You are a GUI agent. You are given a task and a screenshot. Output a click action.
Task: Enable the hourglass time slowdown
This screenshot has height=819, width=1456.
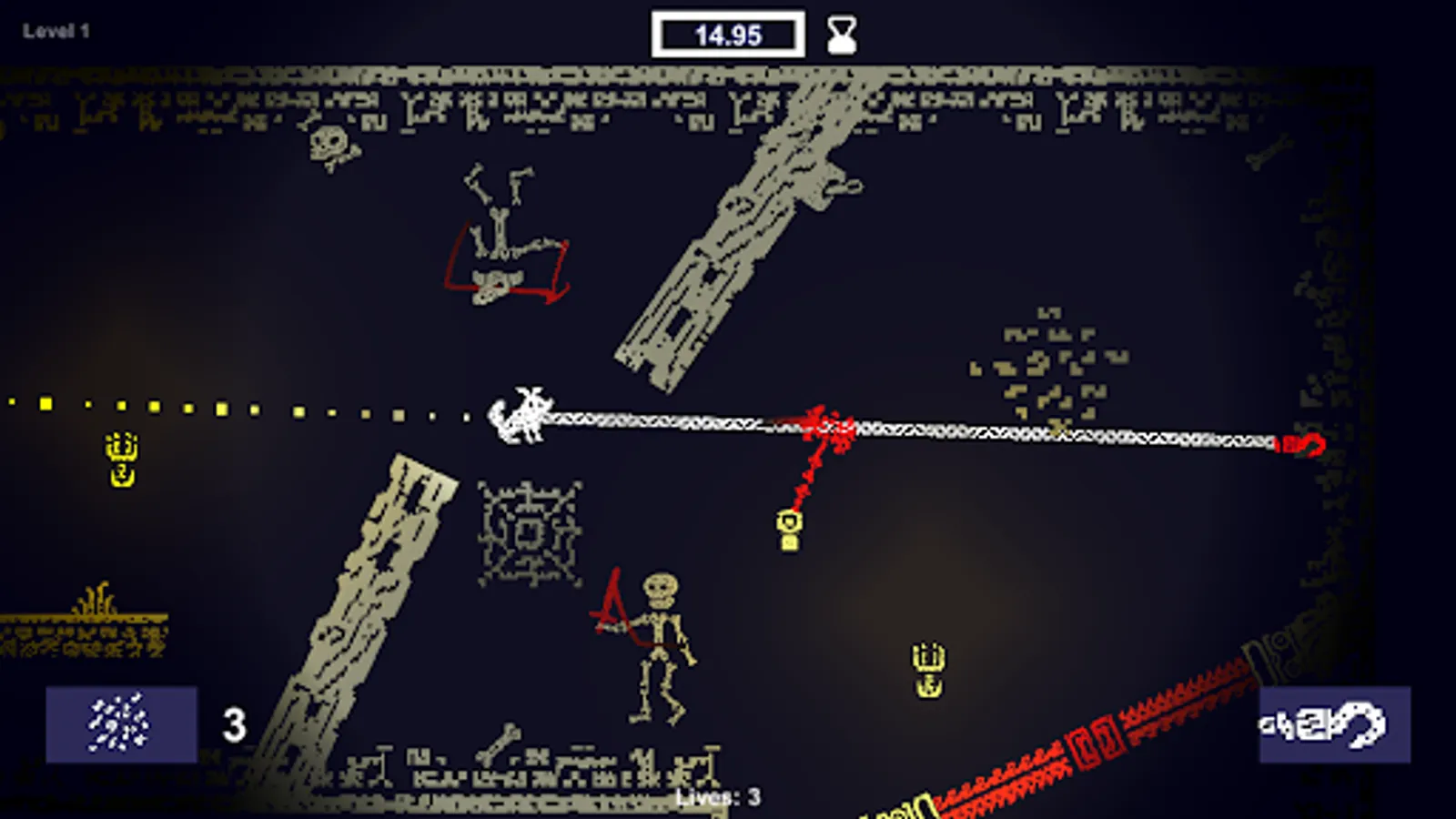[x=840, y=35]
